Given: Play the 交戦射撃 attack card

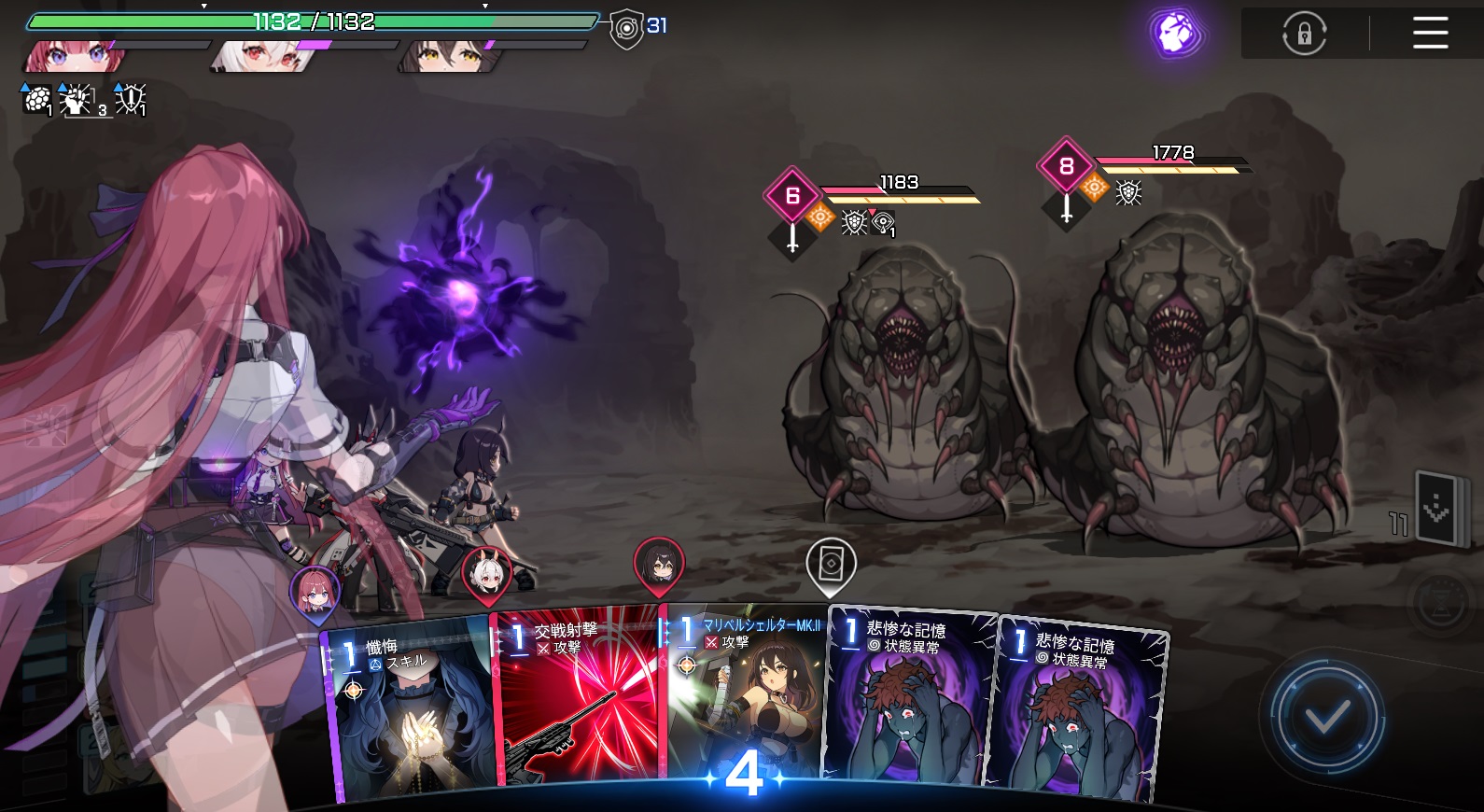Looking at the screenshot, I should click(x=579, y=700).
